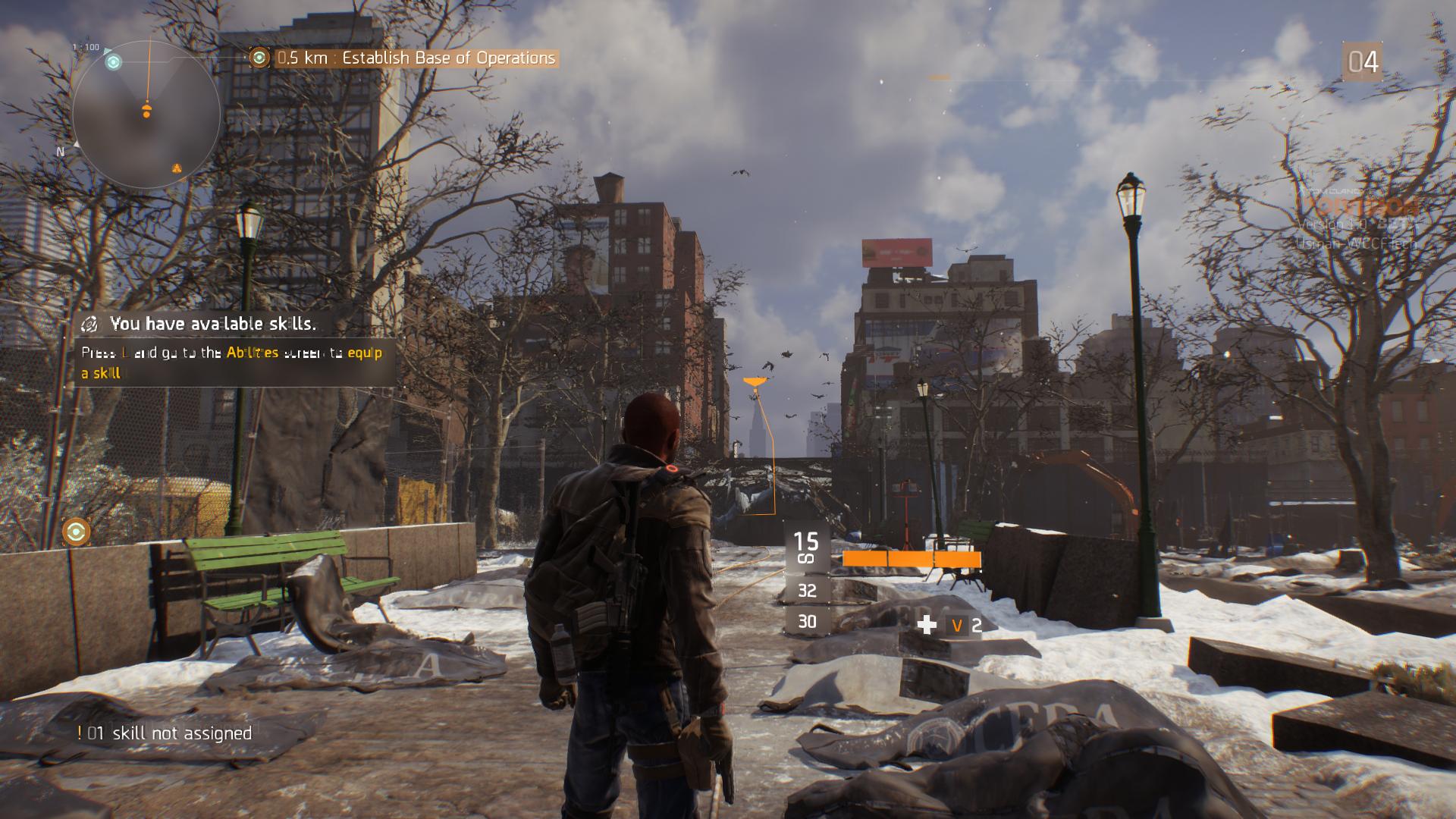Select the medkit plus icon
Screen dimensions: 1456x819
[x=927, y=625]
